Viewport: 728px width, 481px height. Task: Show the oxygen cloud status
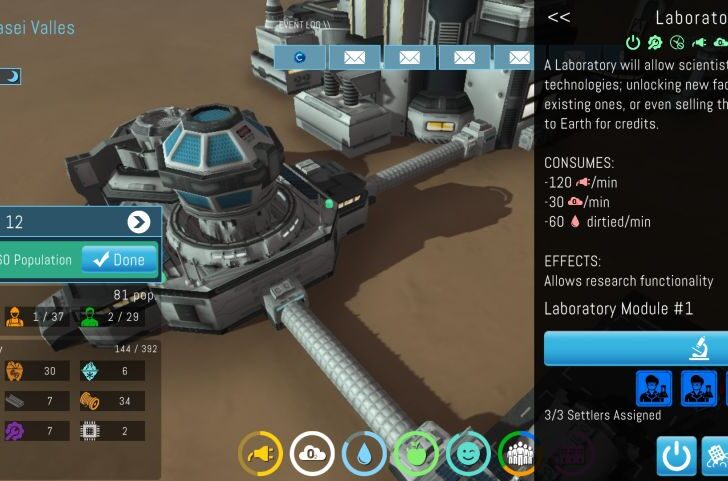pyautogui.click(x=312, y=454)
